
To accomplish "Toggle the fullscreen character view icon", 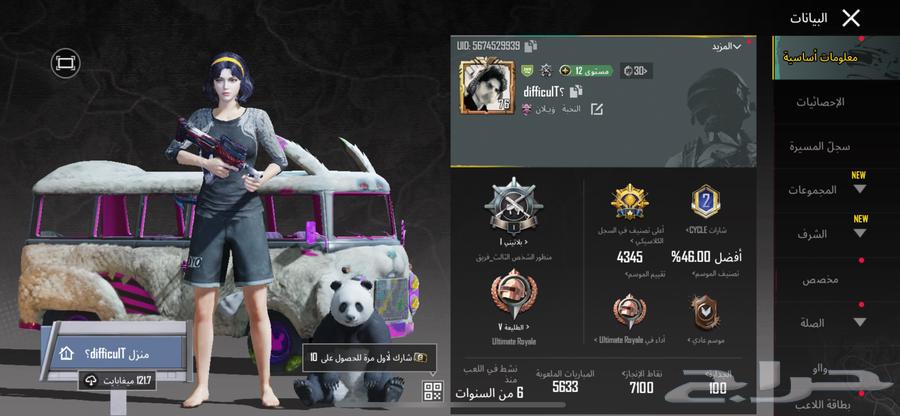I will tap(66, 63).
